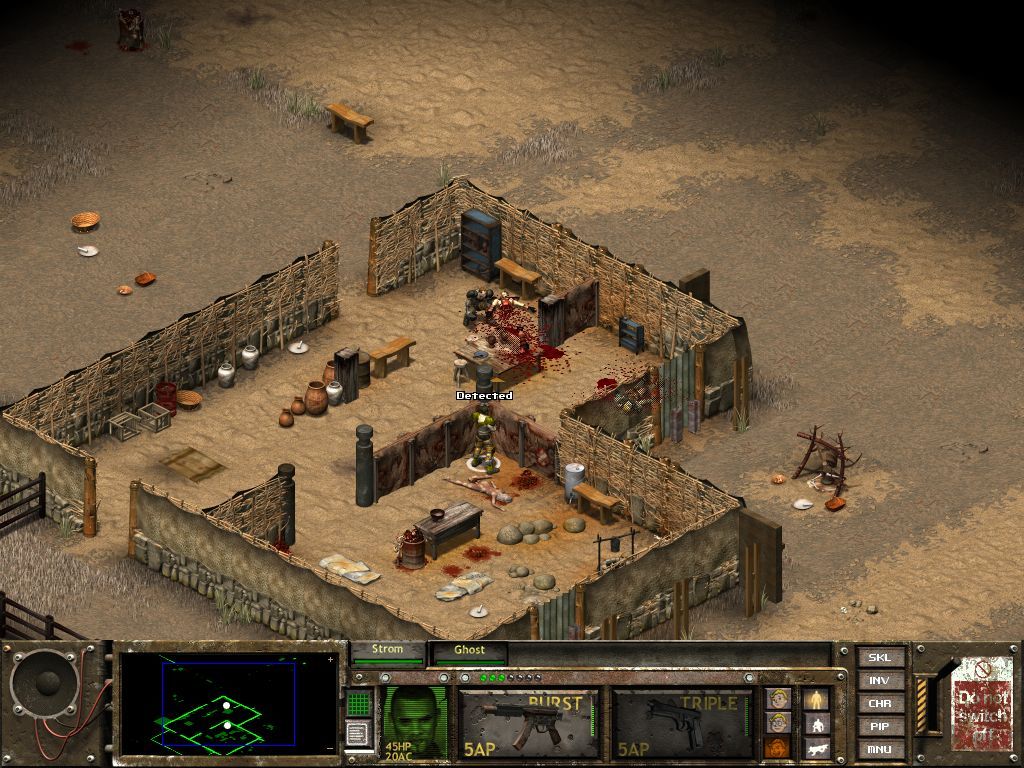
Task: Zoom out the minimap with minus button
Action: point(331,748)
